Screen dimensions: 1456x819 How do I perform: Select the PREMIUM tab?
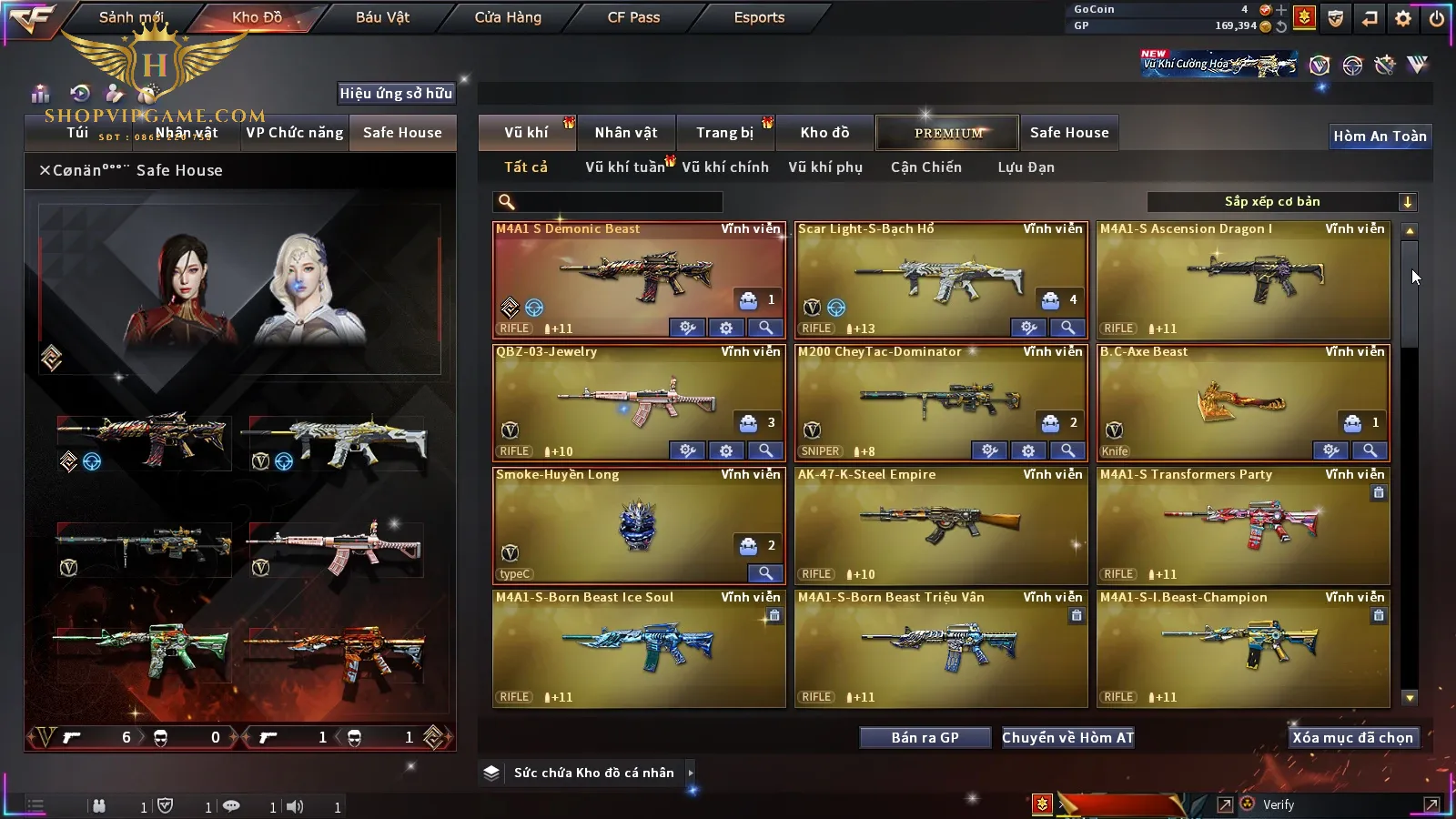(948, 133)
